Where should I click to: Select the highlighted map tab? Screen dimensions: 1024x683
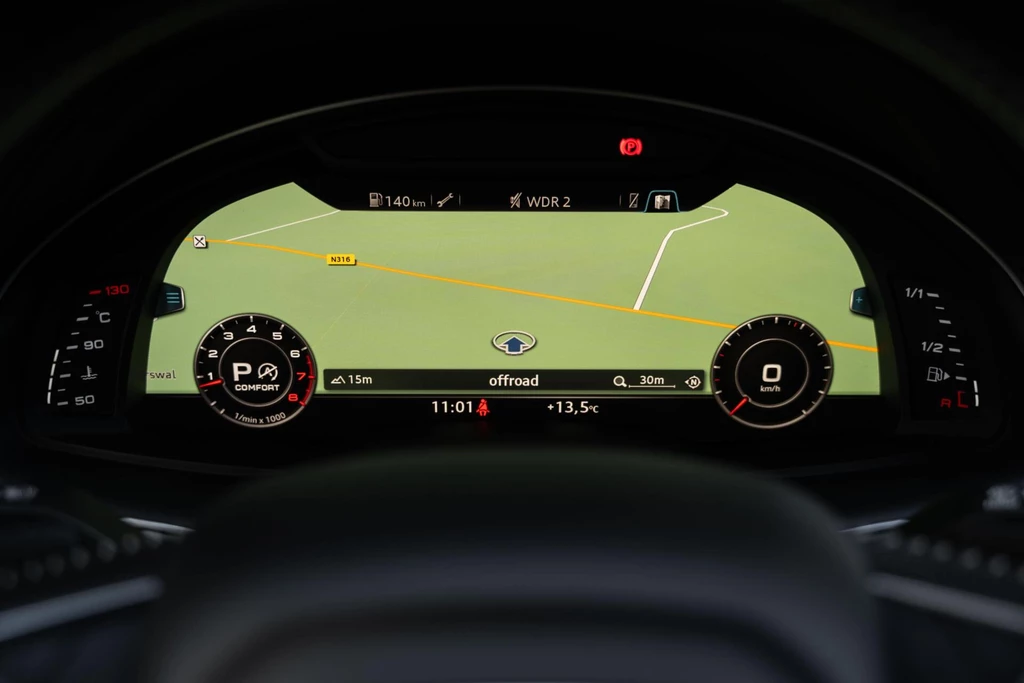(661, 201)
